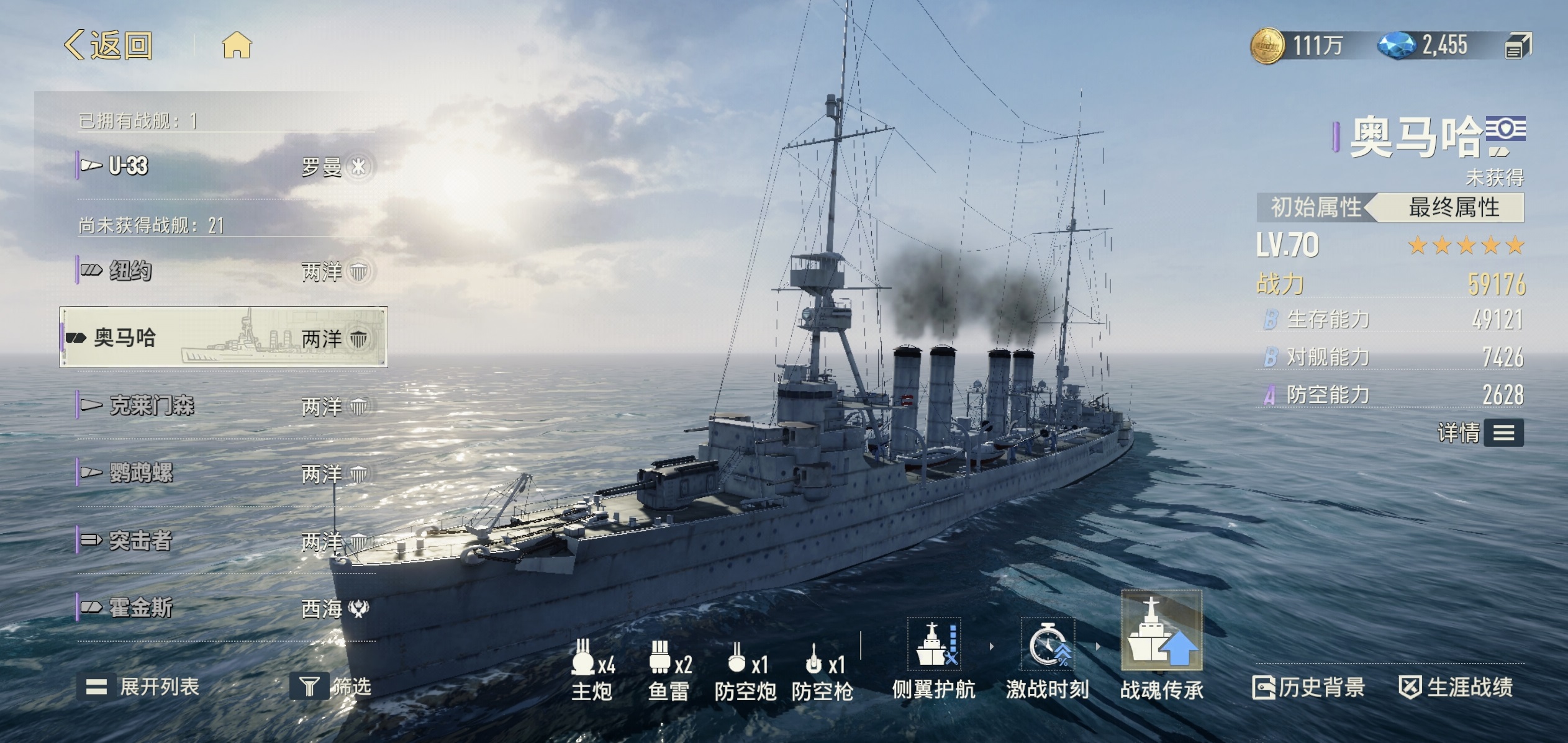Switch to the 最终属性 tab
1568x743 pixels.
click(x=1453, y=207)
